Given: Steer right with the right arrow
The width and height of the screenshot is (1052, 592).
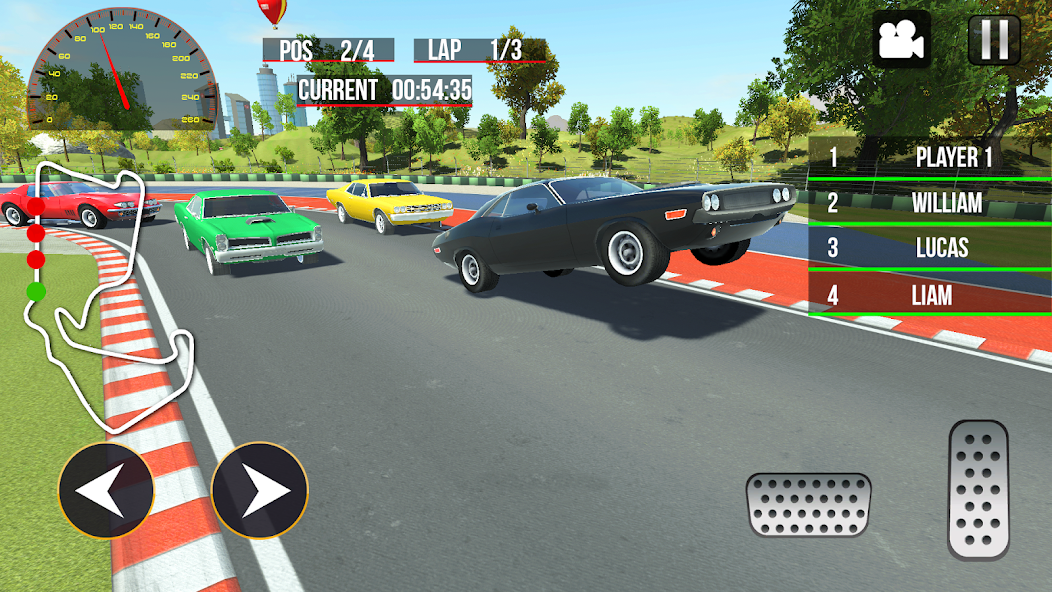Looking at the screenshot, I should coord(260,491).
